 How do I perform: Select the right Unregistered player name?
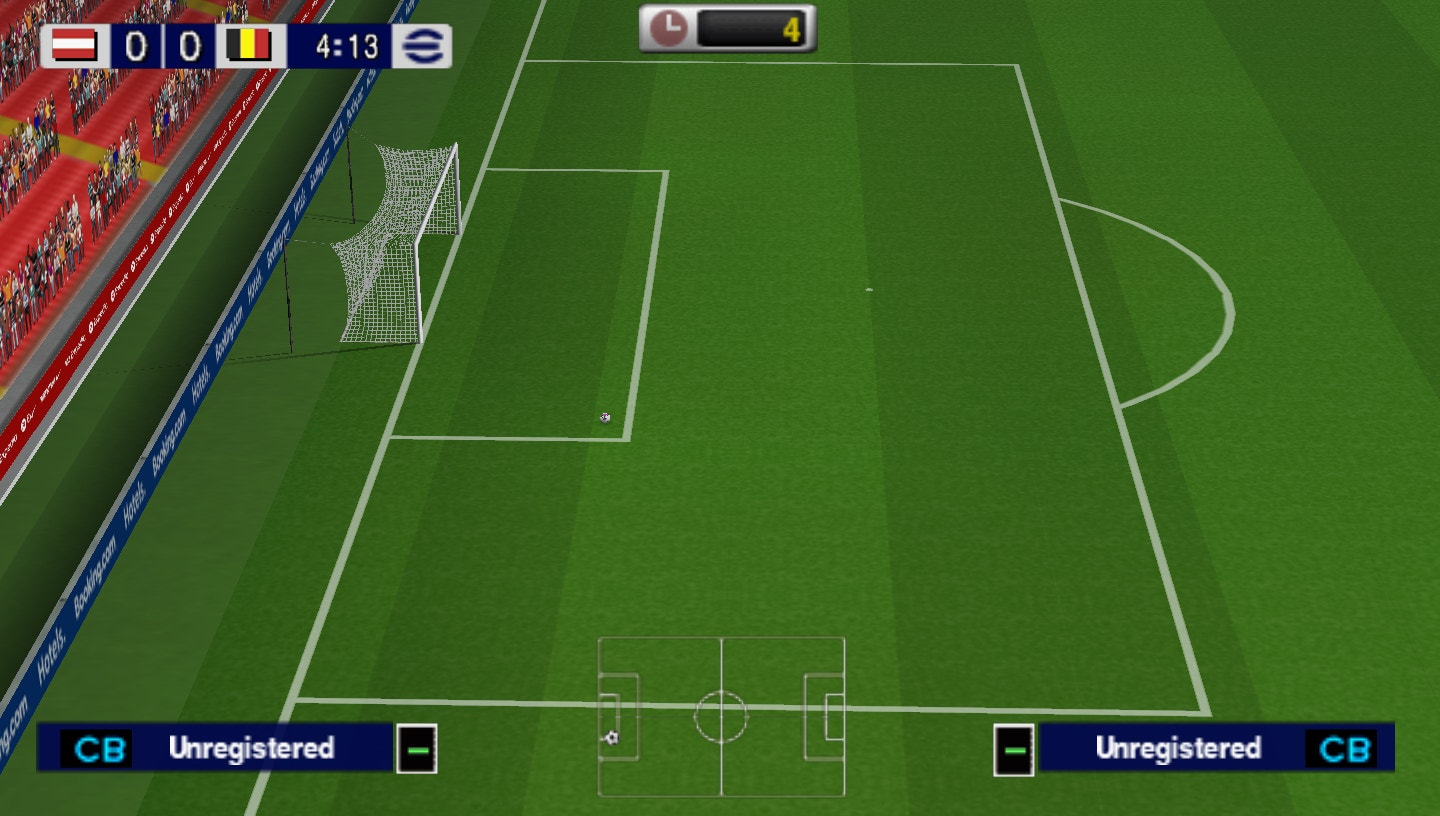pos(1180,748)
